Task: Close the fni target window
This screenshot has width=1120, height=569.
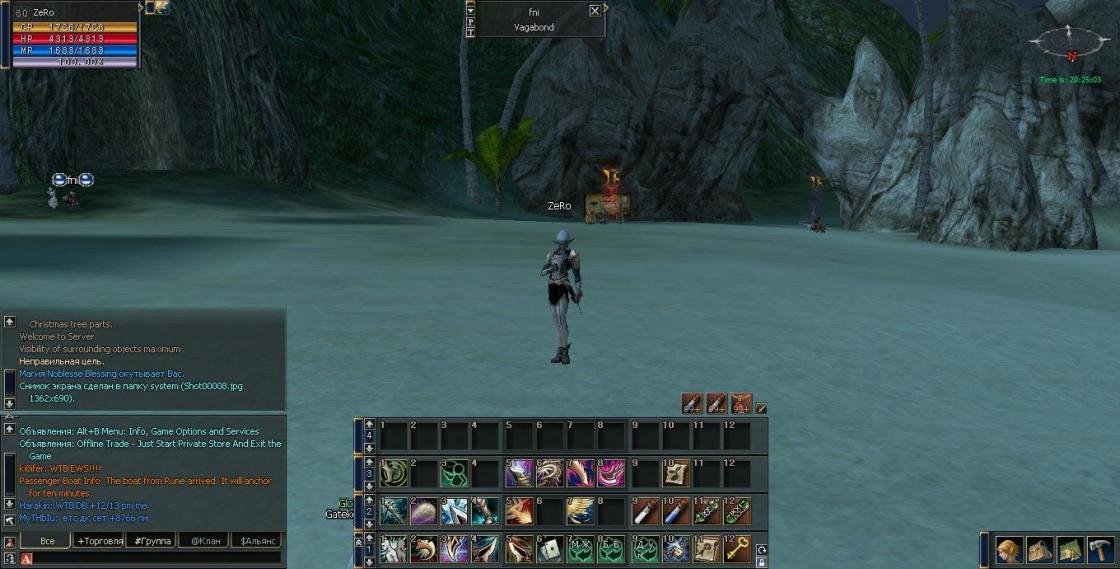Action: tap(595, 10)
